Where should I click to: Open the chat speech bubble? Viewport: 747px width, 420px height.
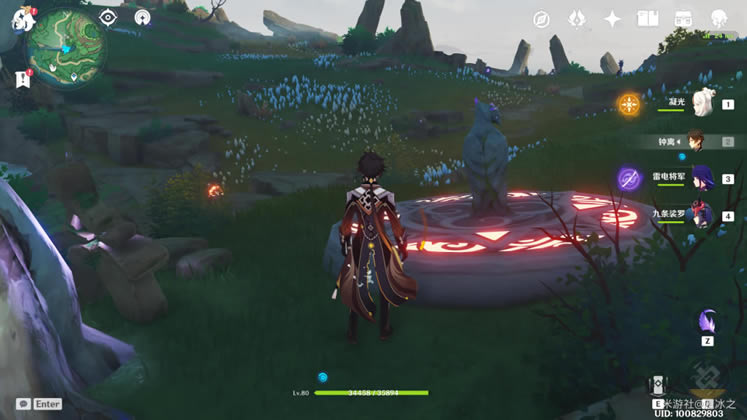pos(22,404)
